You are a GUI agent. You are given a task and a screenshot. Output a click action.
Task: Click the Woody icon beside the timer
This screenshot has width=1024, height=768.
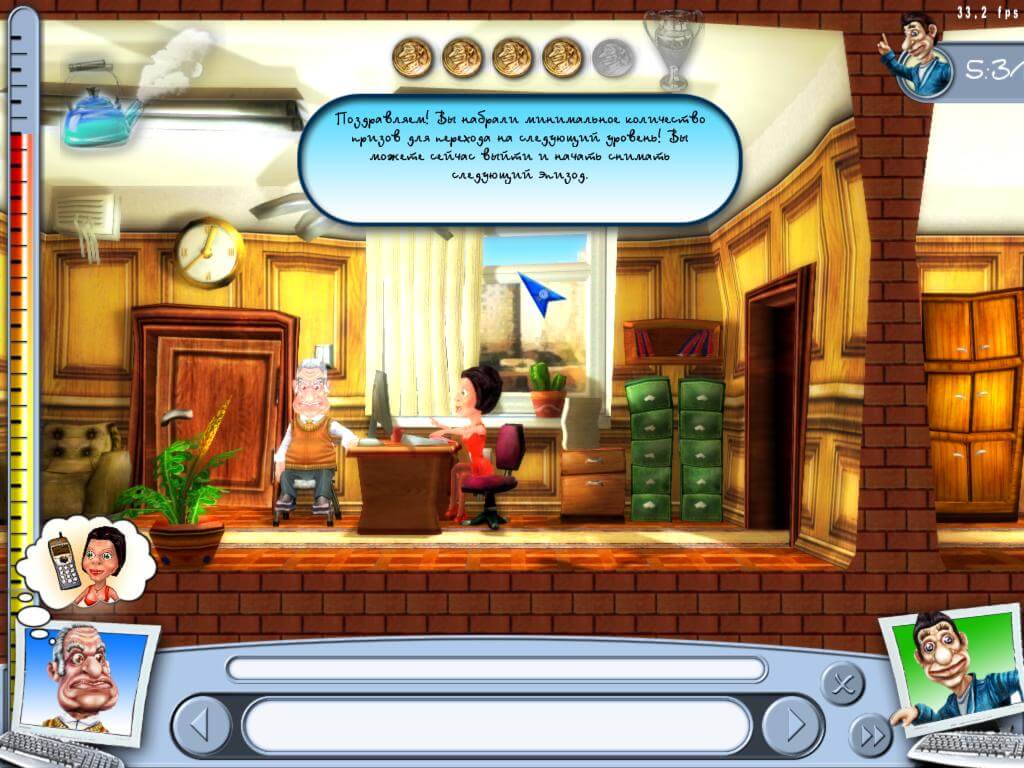(x=914, y=57)
